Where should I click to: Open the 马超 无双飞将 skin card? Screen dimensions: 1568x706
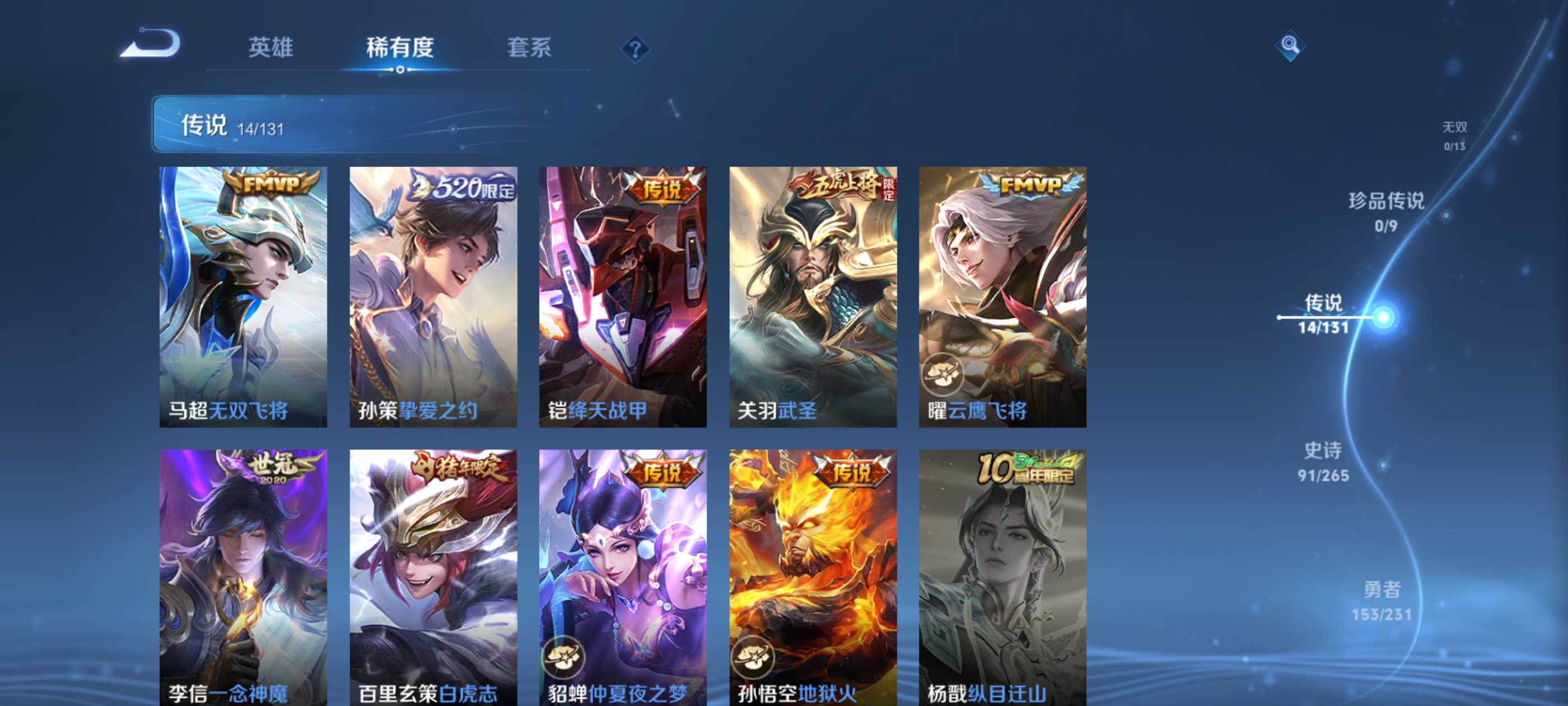point(243,296)
